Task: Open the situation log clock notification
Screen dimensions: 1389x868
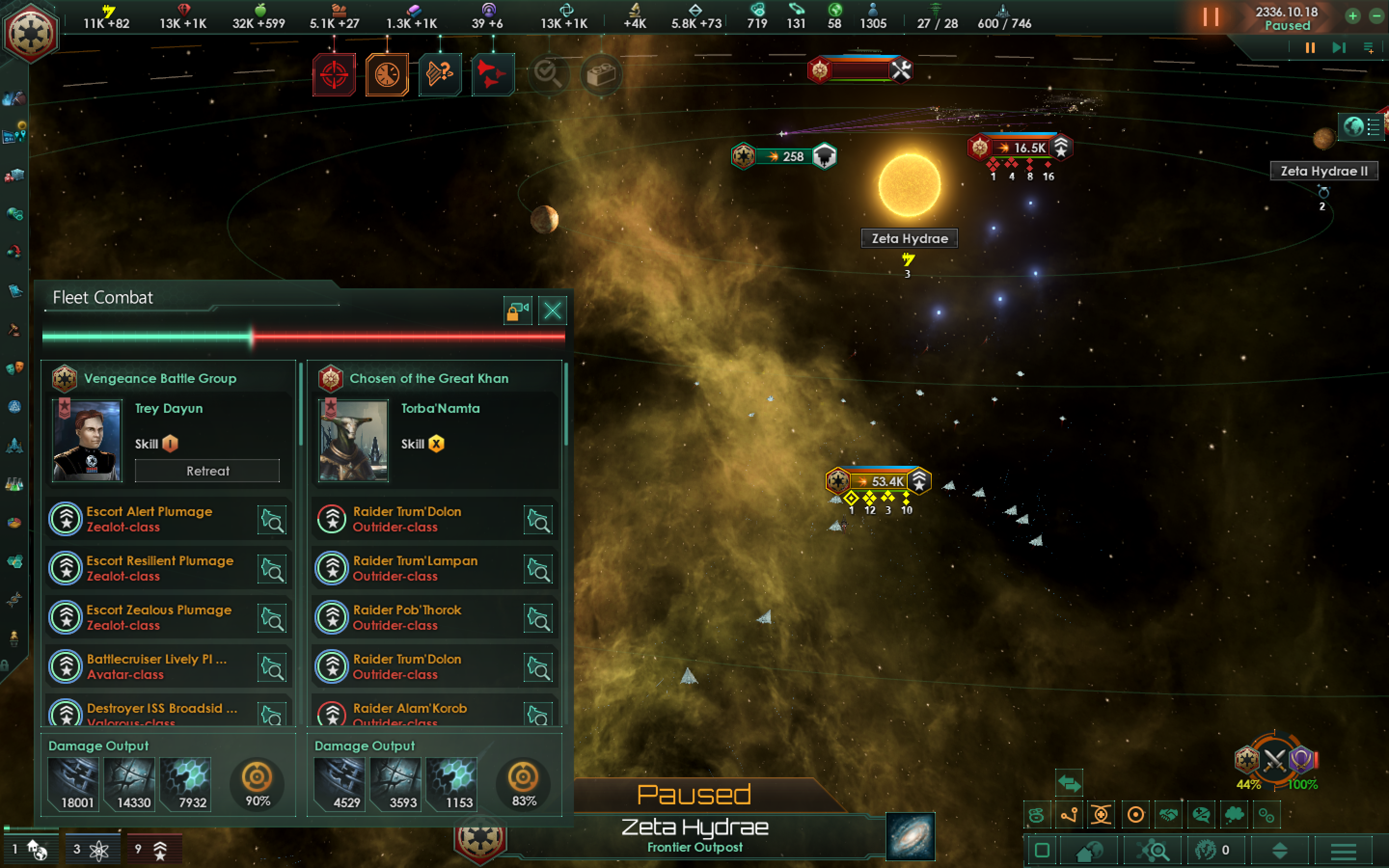Action: [388, 75]
